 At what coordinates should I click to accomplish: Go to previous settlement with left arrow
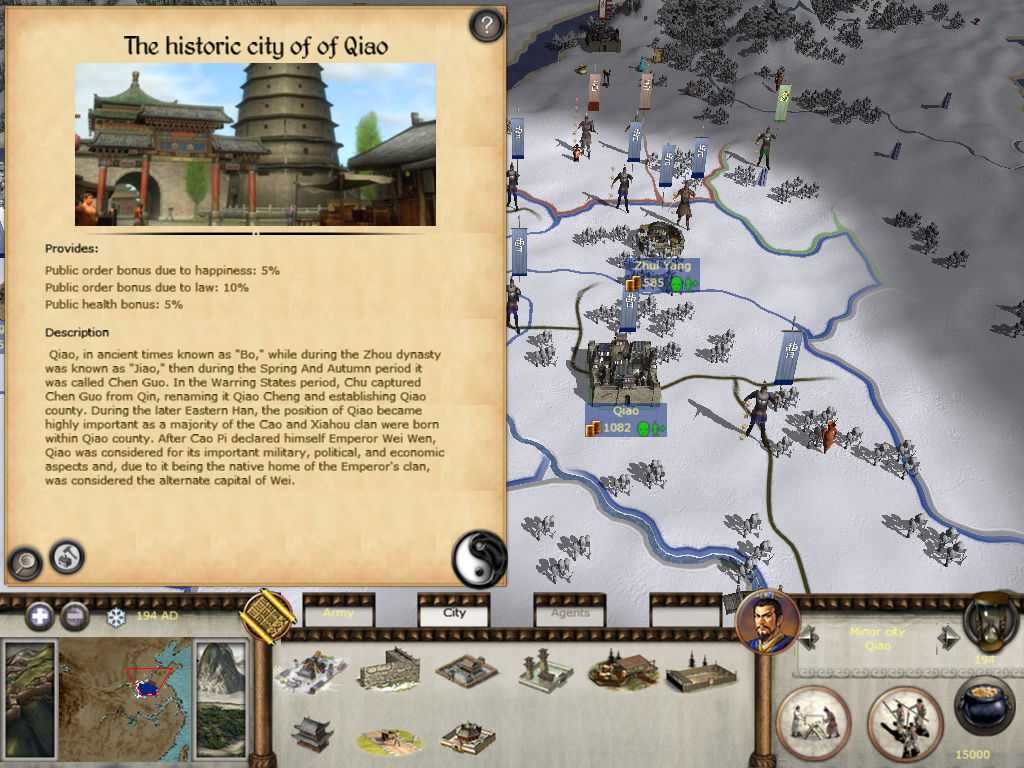[807, 637]
